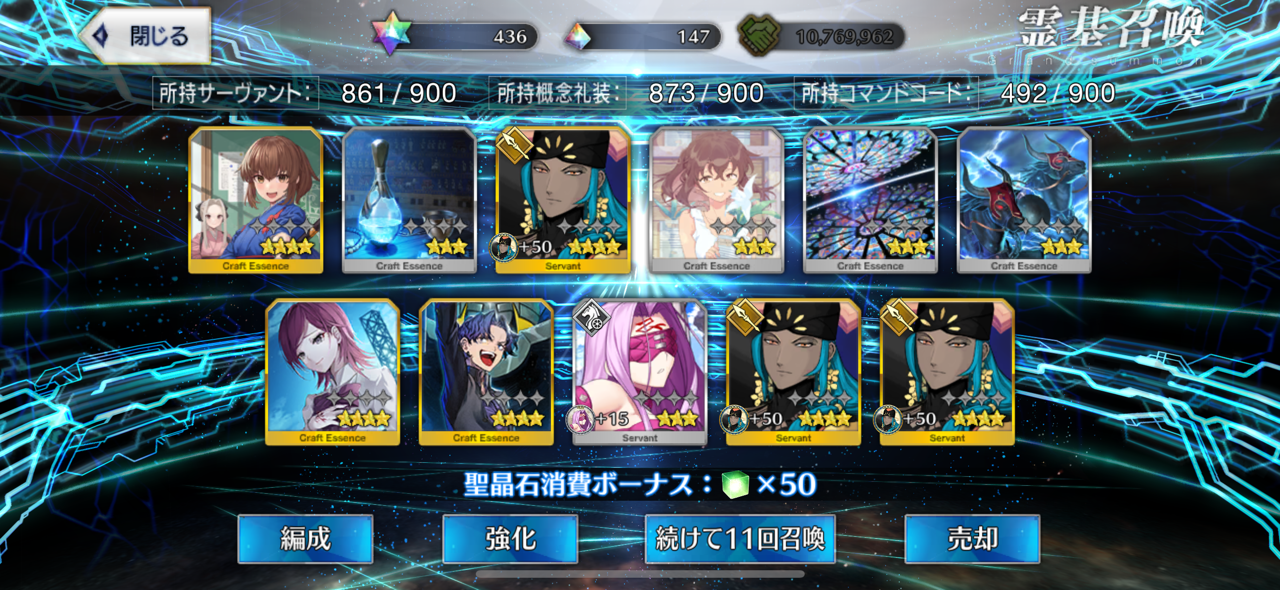
Task: View the stained glass window Craft Essence
Action: click(x=870, y=200)
